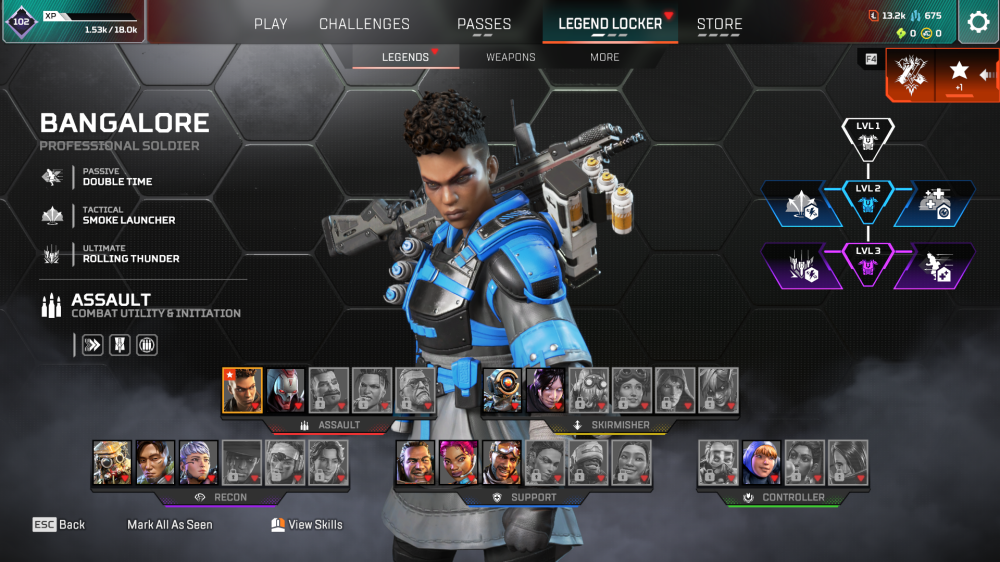Screen dimensions: 1000x562
Task: Go to the Challenges tab
Action: pyautogui.click(x=364, y=24)
